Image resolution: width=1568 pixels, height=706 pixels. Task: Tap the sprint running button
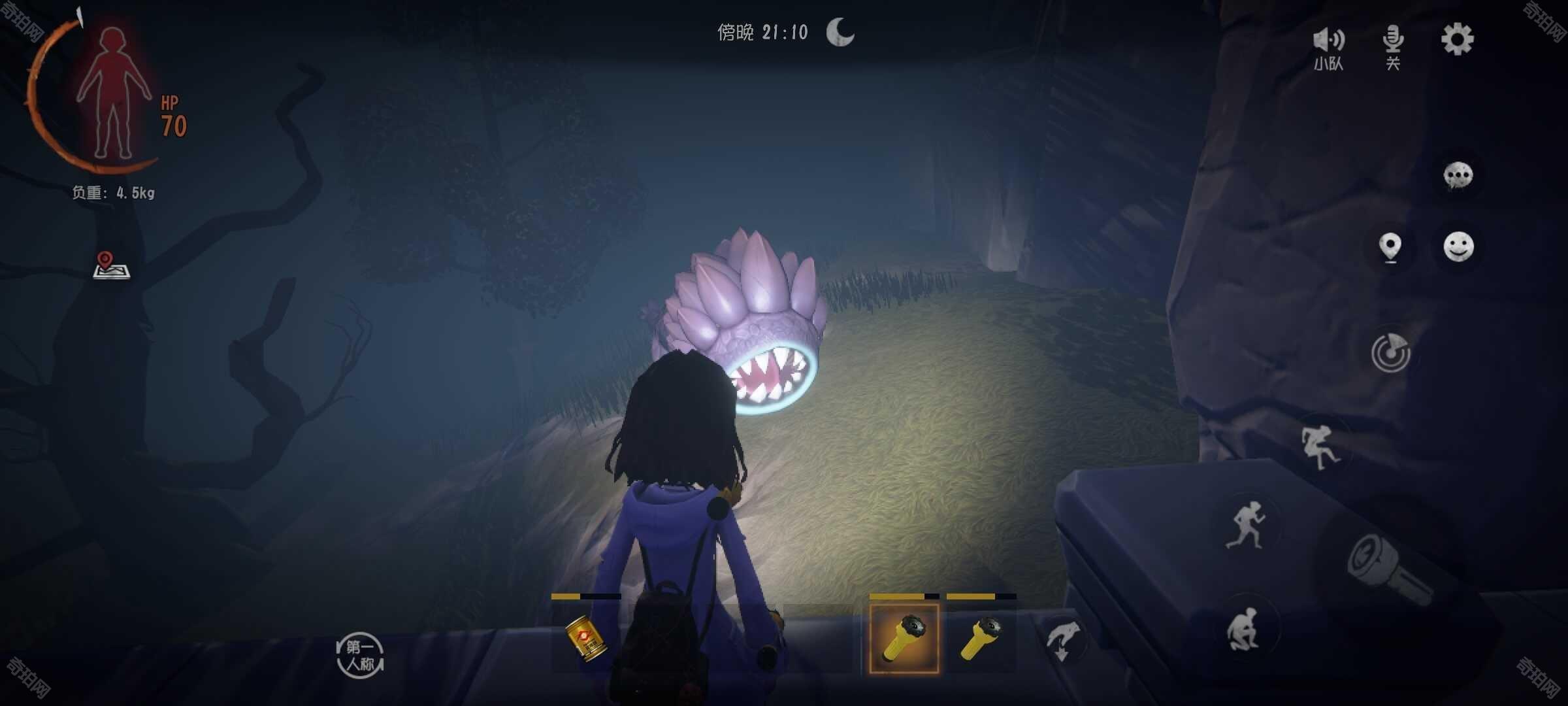(1247, 524)
